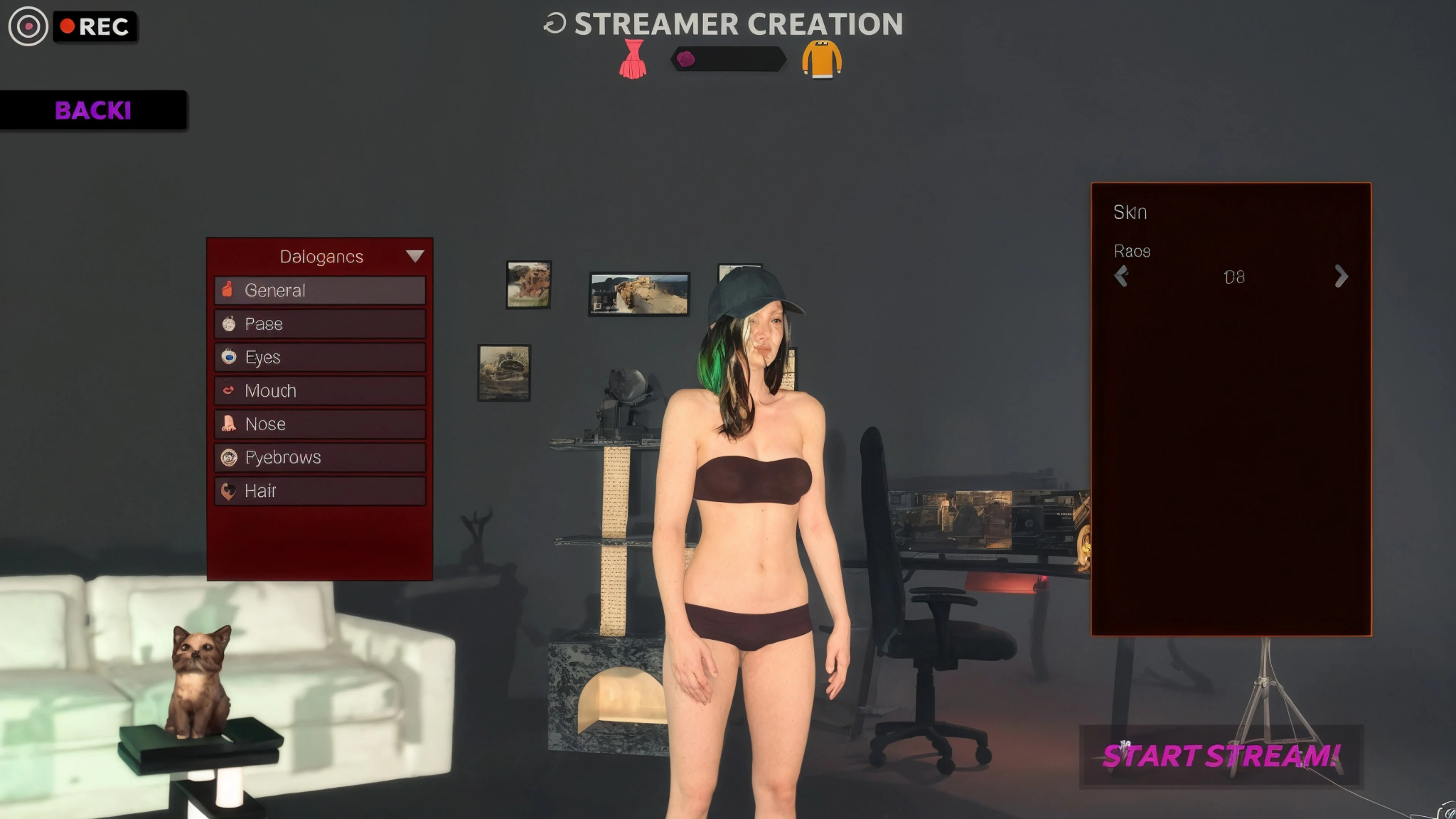Click the right arrow to change Race
The width and height of the screenshot is (1456, 819).
[x=1341, y=276]
